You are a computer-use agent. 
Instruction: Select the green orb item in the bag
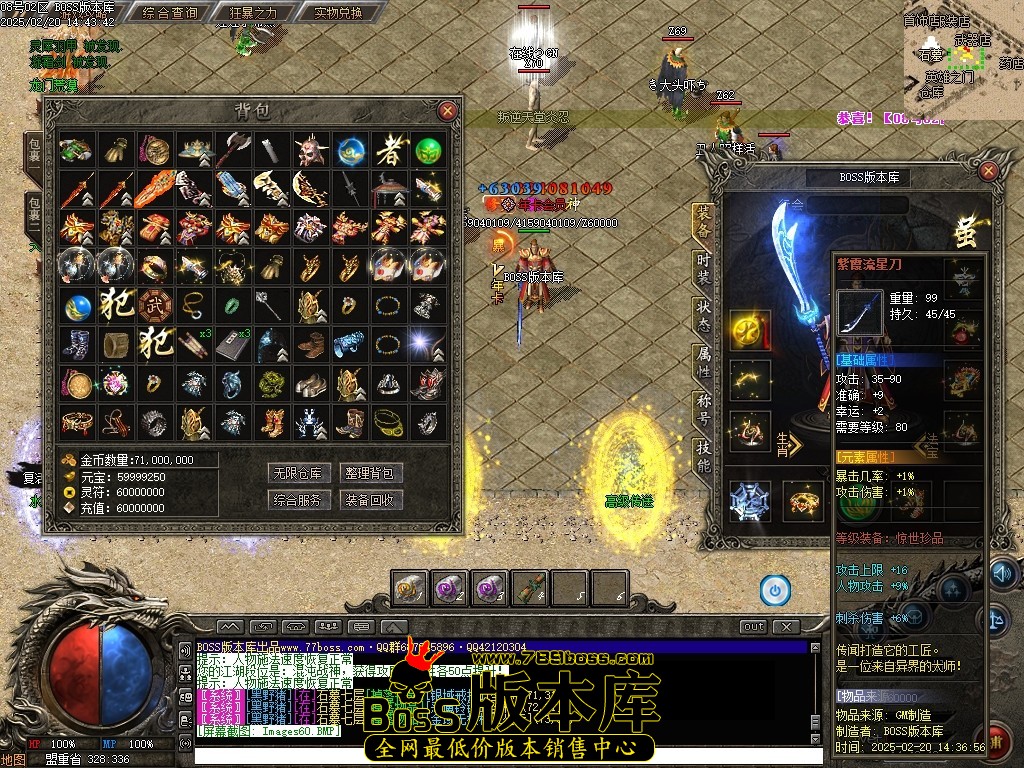point(428,151)
